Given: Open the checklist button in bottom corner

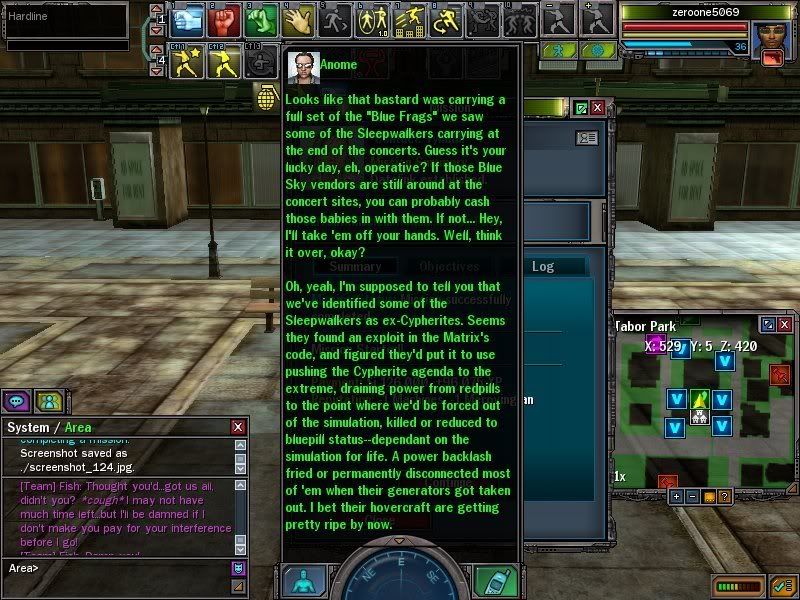Looking at the screenshot, I should click(x=779, y=585).
